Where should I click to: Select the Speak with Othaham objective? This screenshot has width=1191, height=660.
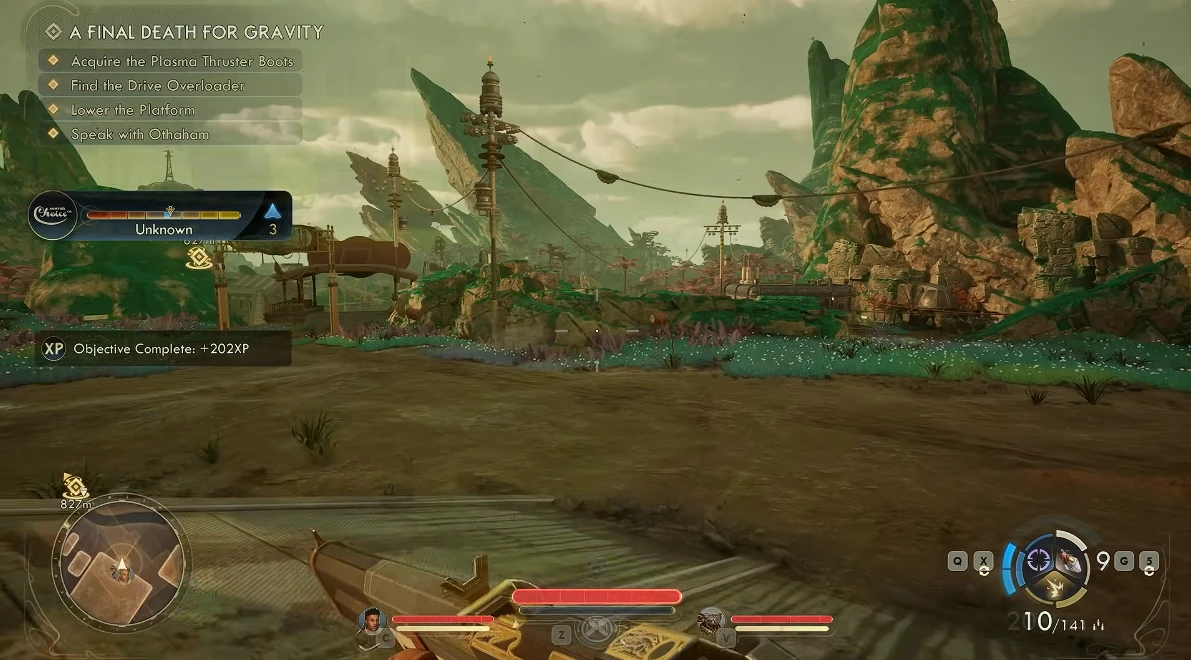(x=139, y=134)
